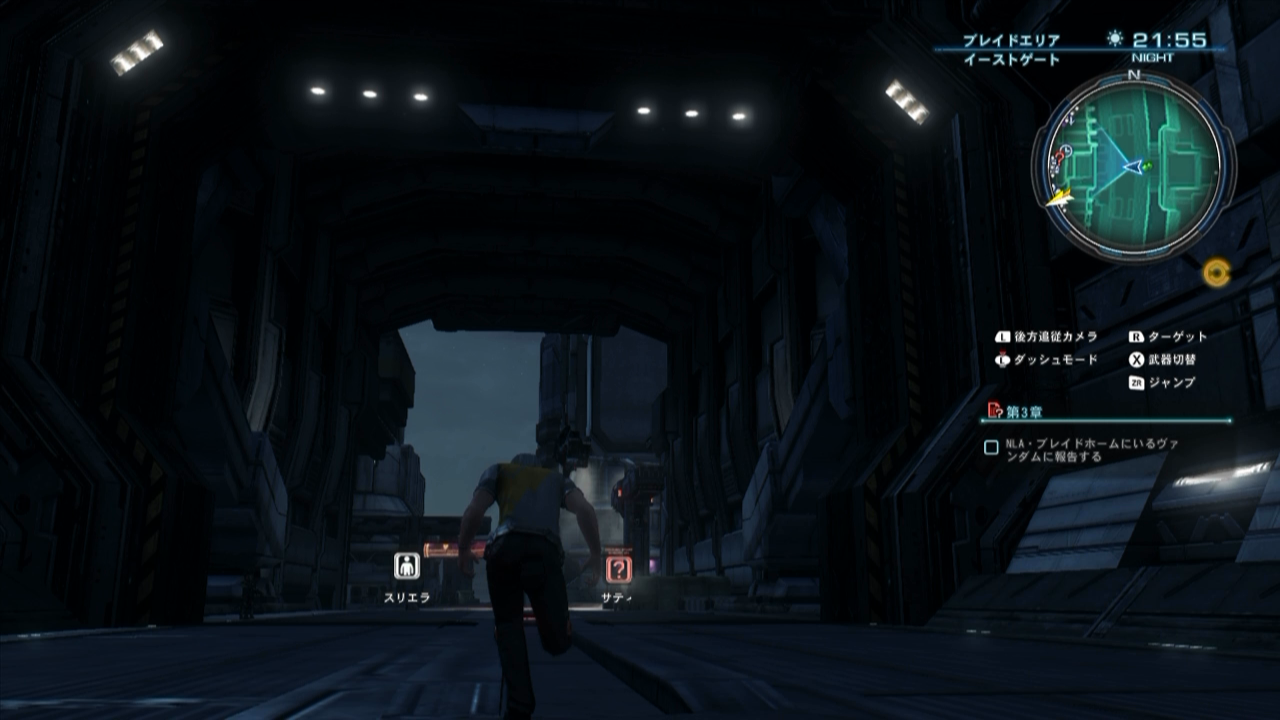The height and width of the screenshot is (720, 1280).
Task: Click the red question mark icon above サティ
Action: [620, 571]
